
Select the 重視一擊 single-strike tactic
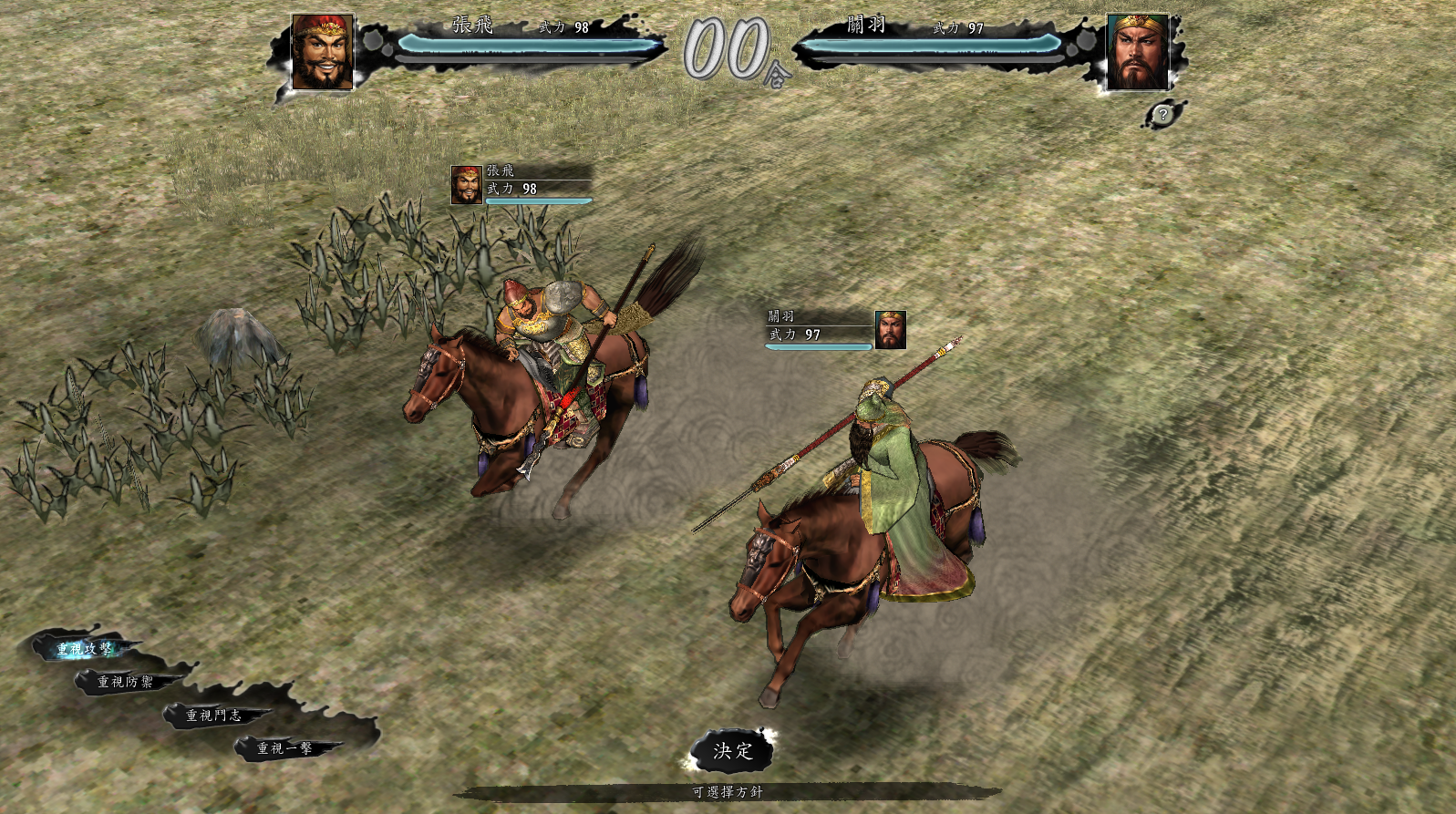tap(284, 748)
